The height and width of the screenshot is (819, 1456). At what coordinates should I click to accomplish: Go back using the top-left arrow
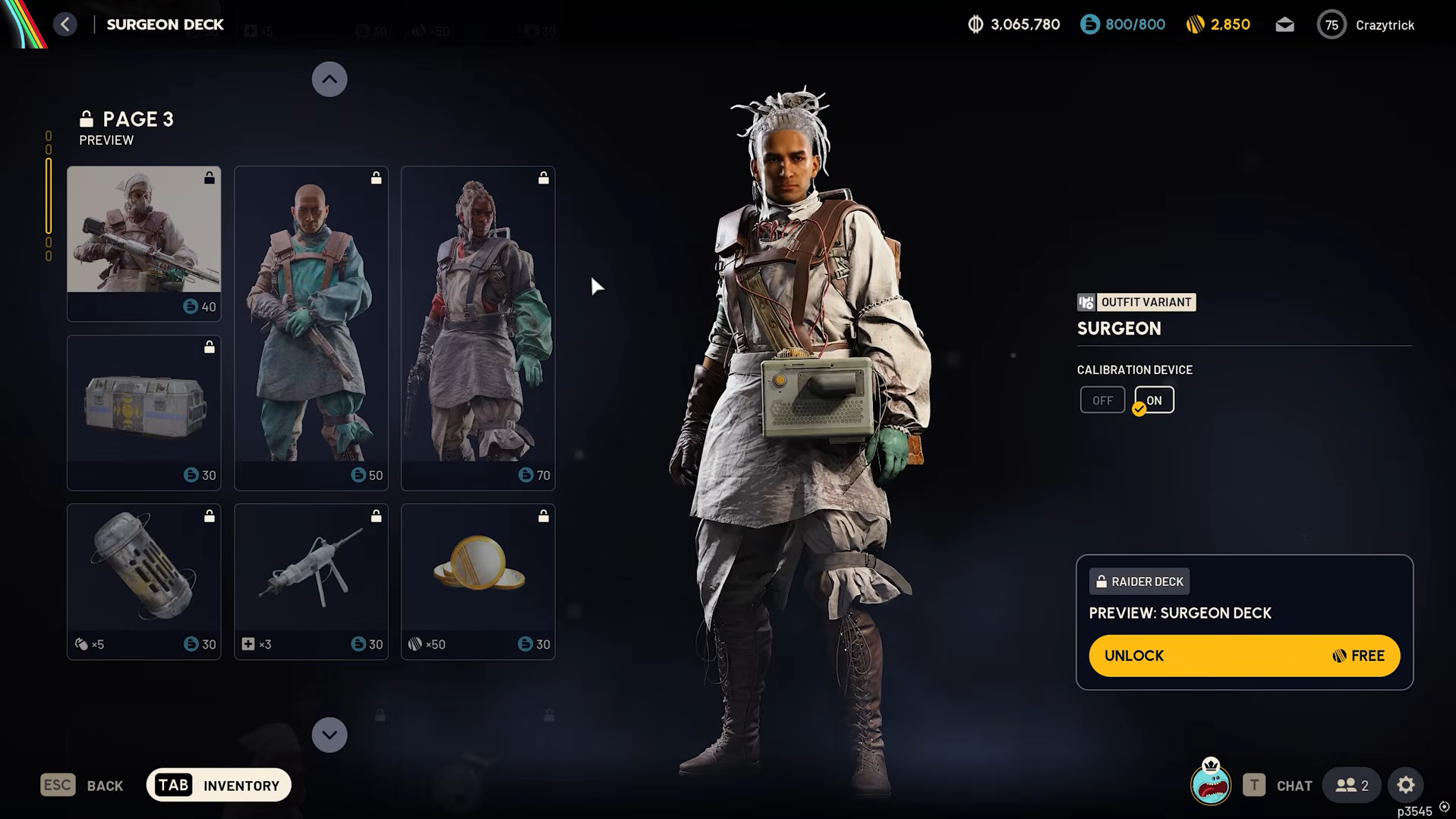[65, 24]
